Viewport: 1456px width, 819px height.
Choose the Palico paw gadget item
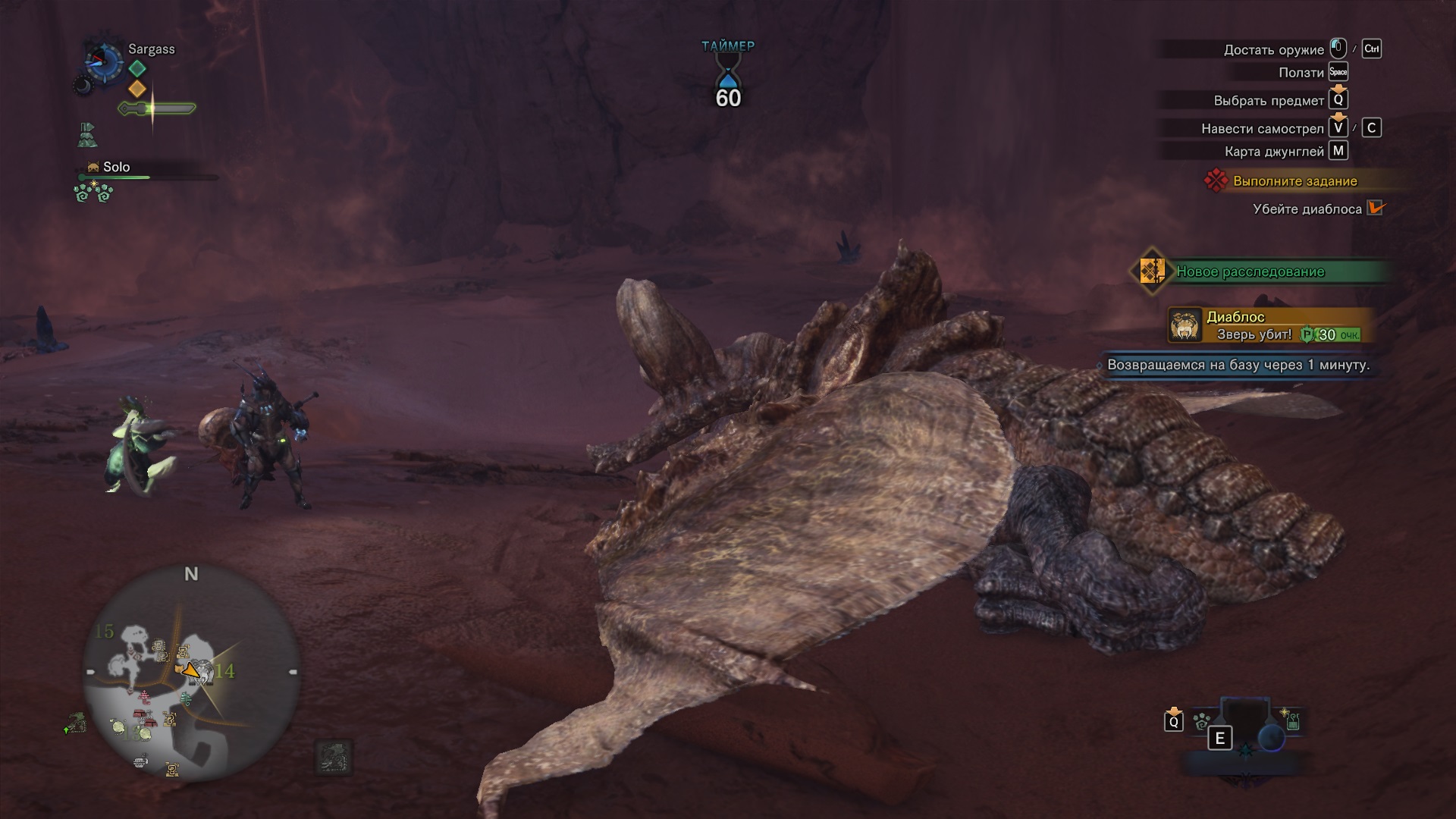coord(1201,722)
